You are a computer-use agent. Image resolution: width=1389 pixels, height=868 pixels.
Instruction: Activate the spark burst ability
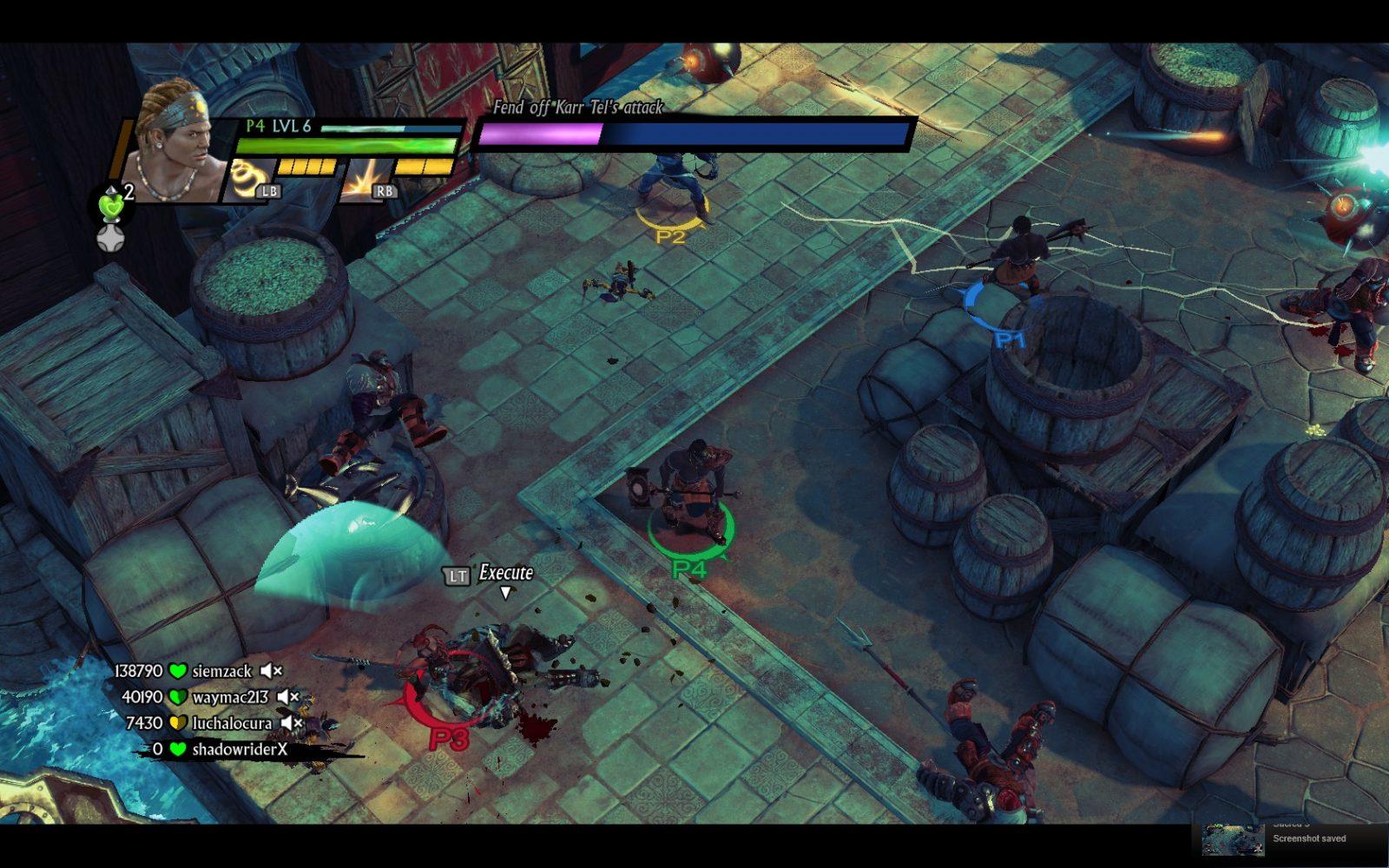[362, 178]
